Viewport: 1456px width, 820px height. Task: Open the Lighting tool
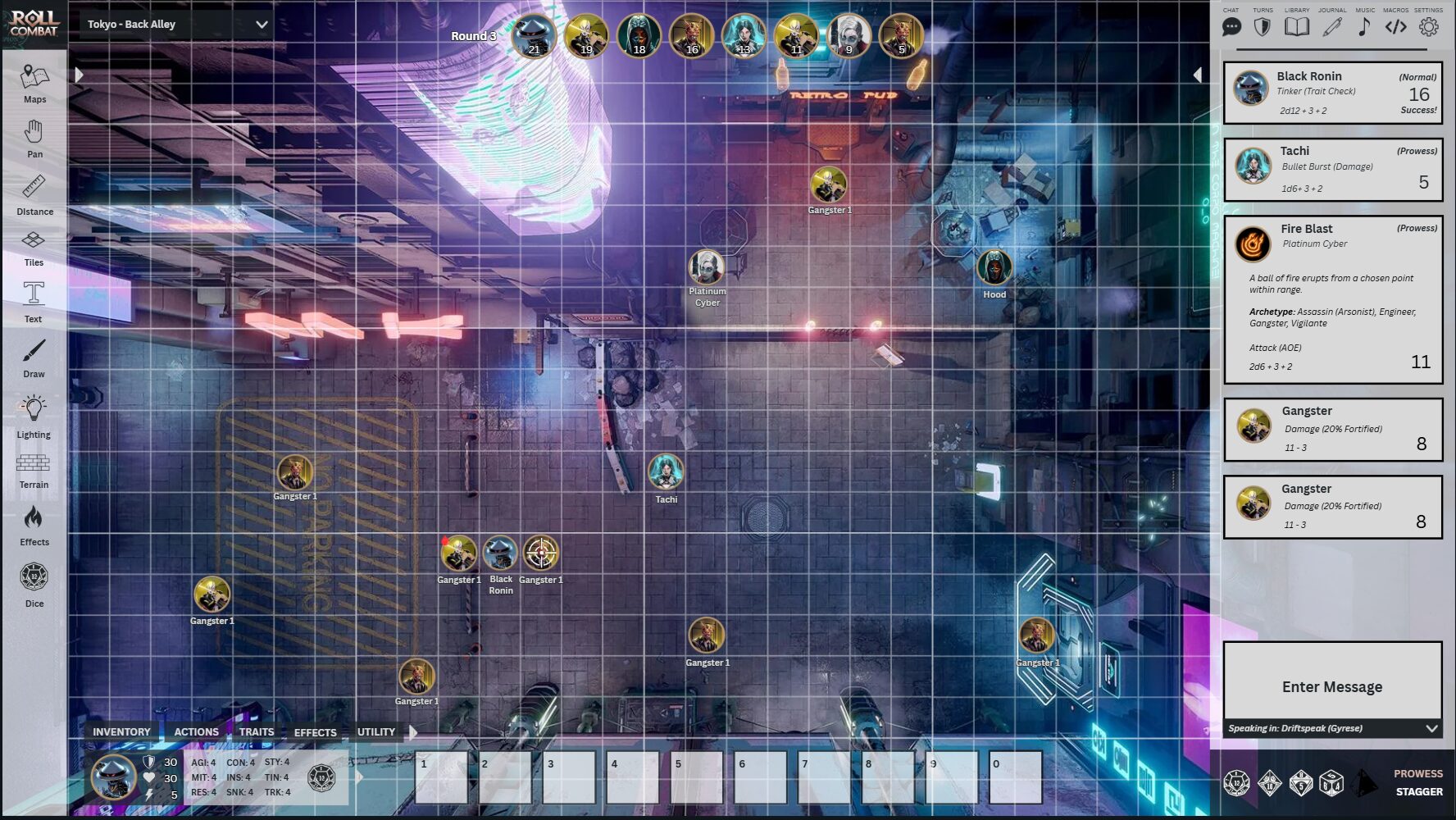point(34,415)
